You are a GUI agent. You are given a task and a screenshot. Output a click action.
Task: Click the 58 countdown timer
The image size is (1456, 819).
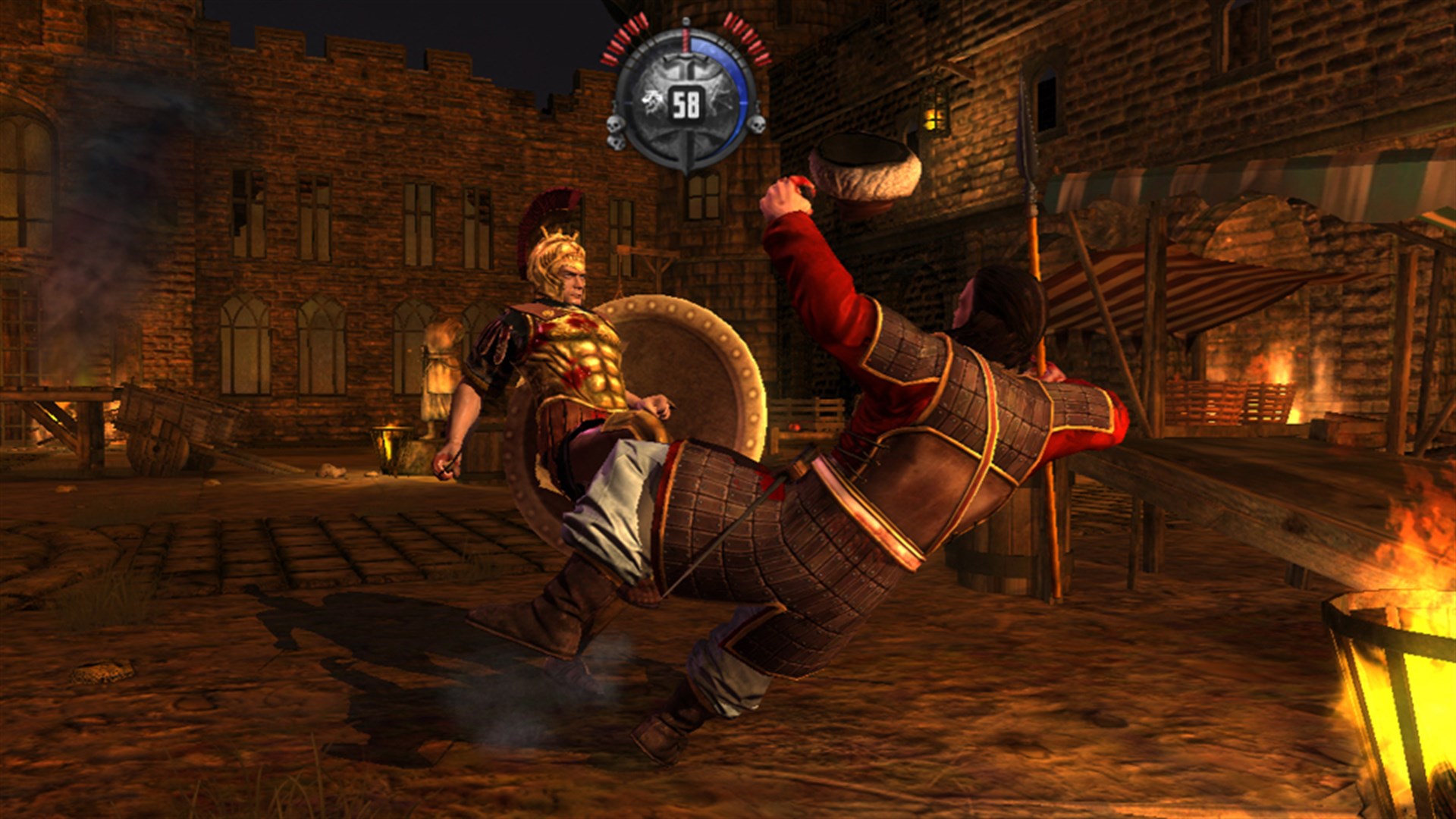coord(686,104)
